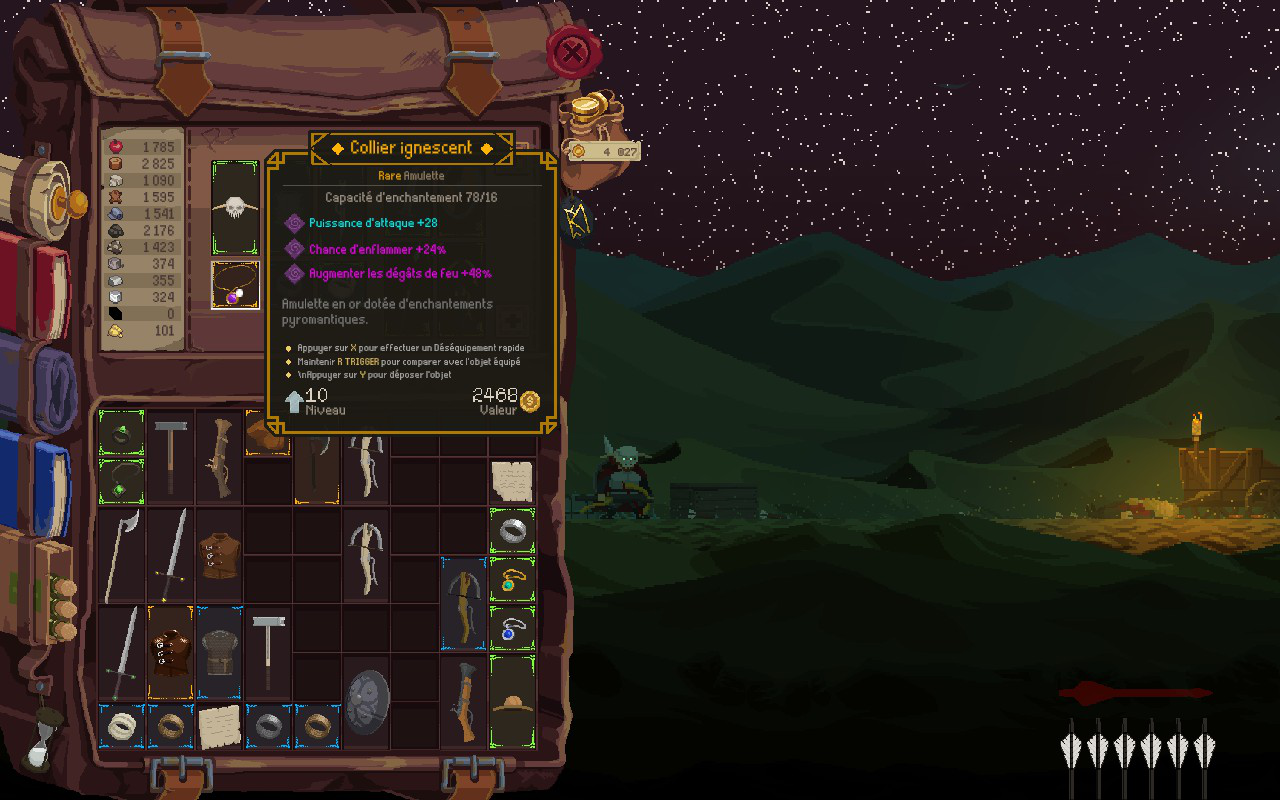Select the equipped skull helmet slot

coord(235,207)
